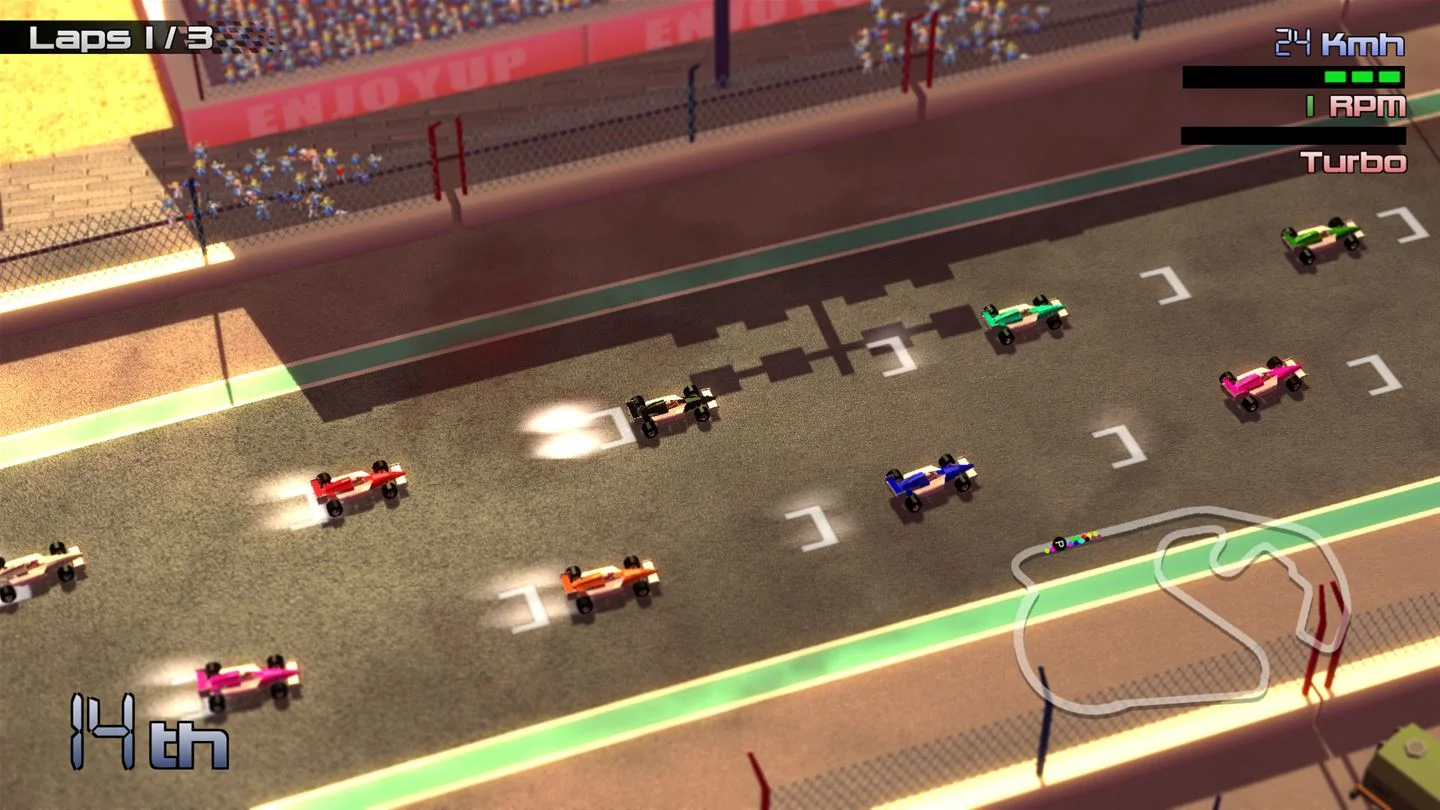Viewport: 1440px width, 810px height.
Task: Click the 24 Kmh speed readout
Action: click(1340, 44)
